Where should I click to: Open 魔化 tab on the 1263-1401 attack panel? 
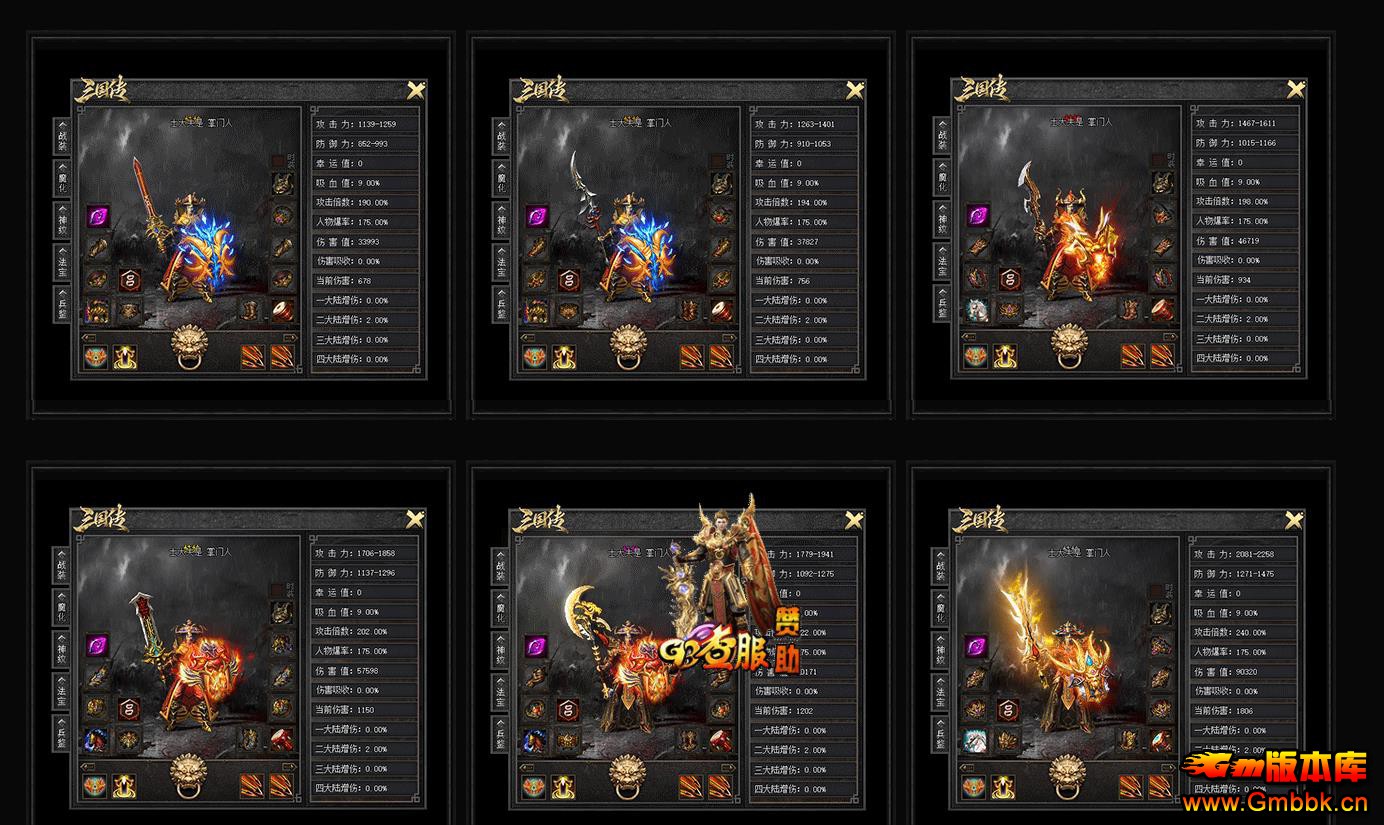pyautogui.click(x=501, y=179)
